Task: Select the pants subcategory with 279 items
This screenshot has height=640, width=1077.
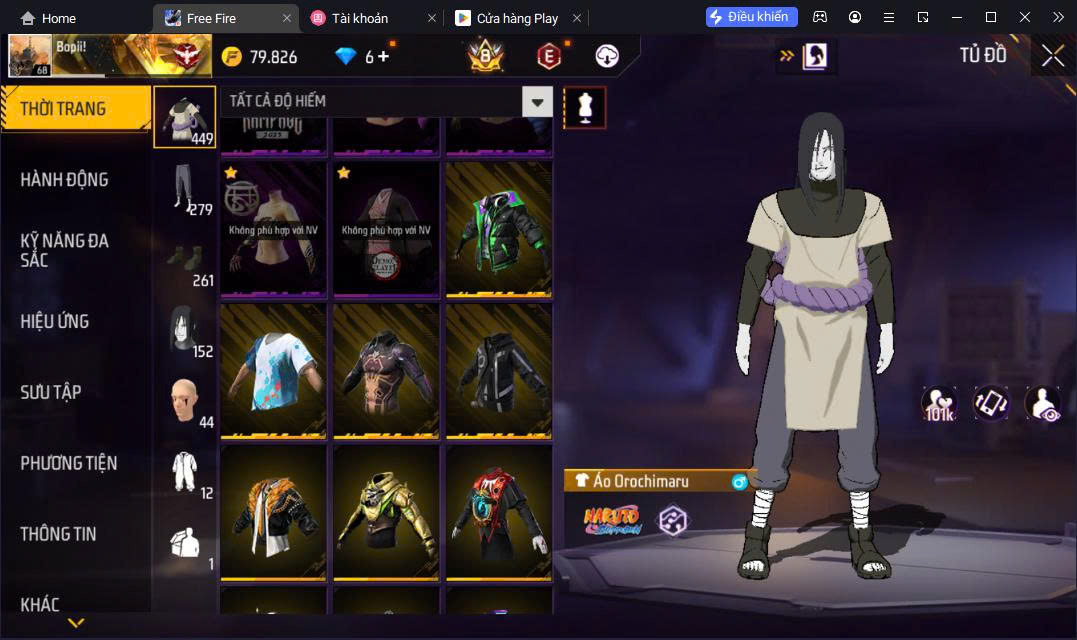Action: tap(185, 190)
